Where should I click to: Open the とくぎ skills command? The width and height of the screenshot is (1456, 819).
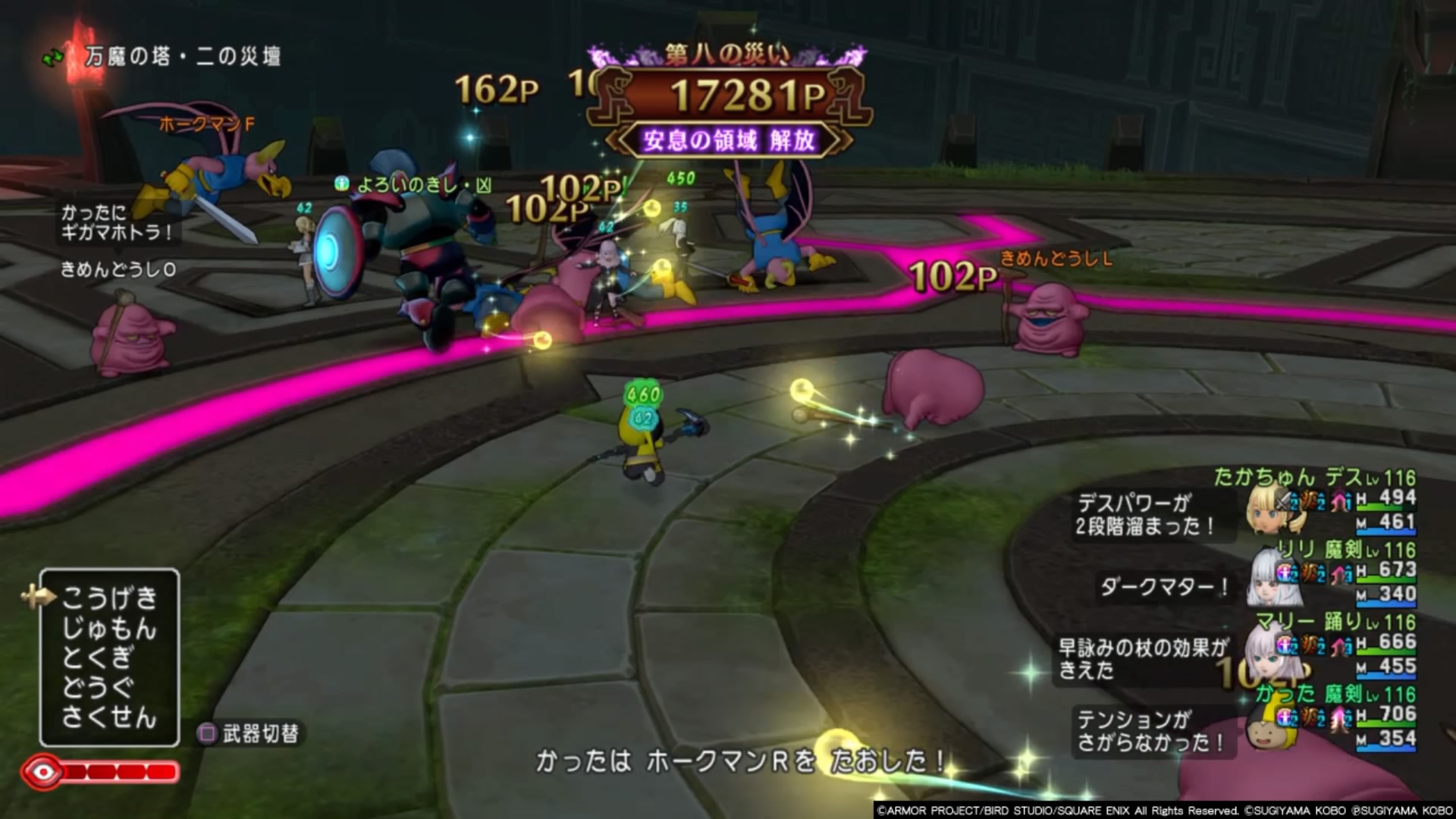98,657
